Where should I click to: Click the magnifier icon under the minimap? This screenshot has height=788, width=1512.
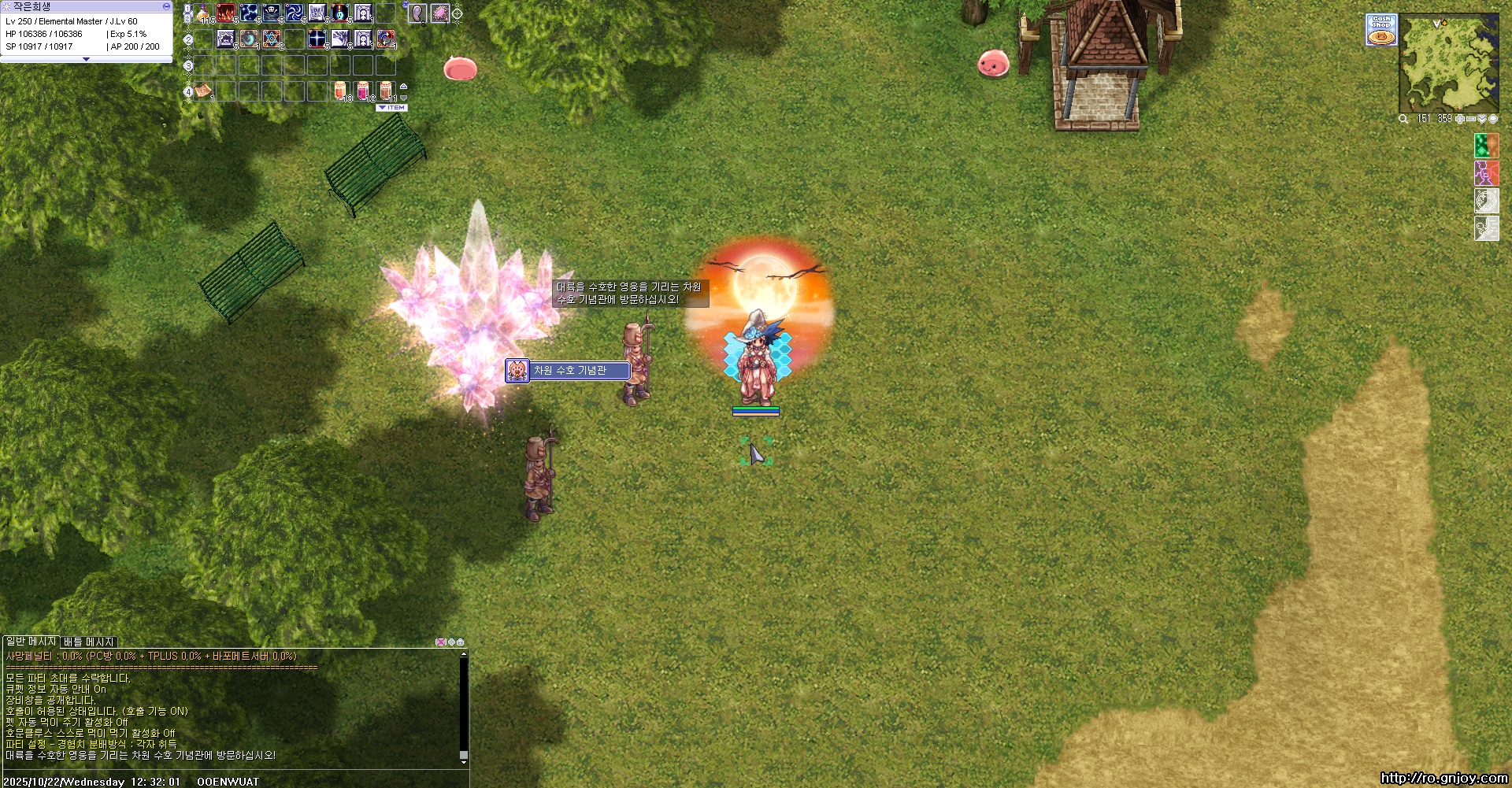tap(1403, 119)
